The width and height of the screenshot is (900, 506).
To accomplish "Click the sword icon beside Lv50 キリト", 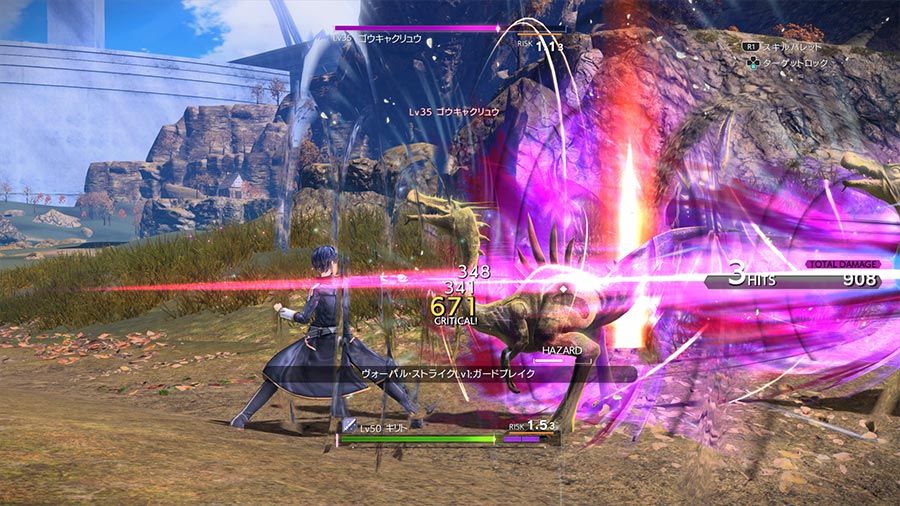I will 349,425.
